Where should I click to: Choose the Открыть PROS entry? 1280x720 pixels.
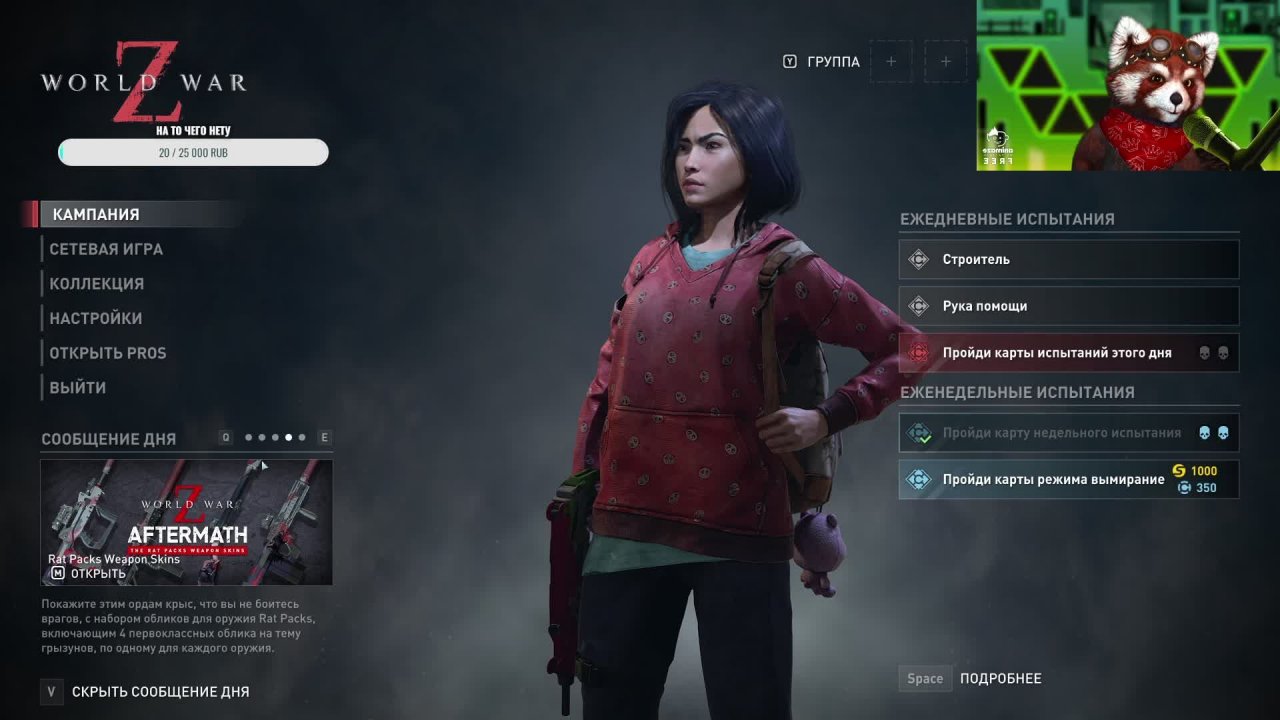pyautogui.click(x=108, y=353)
